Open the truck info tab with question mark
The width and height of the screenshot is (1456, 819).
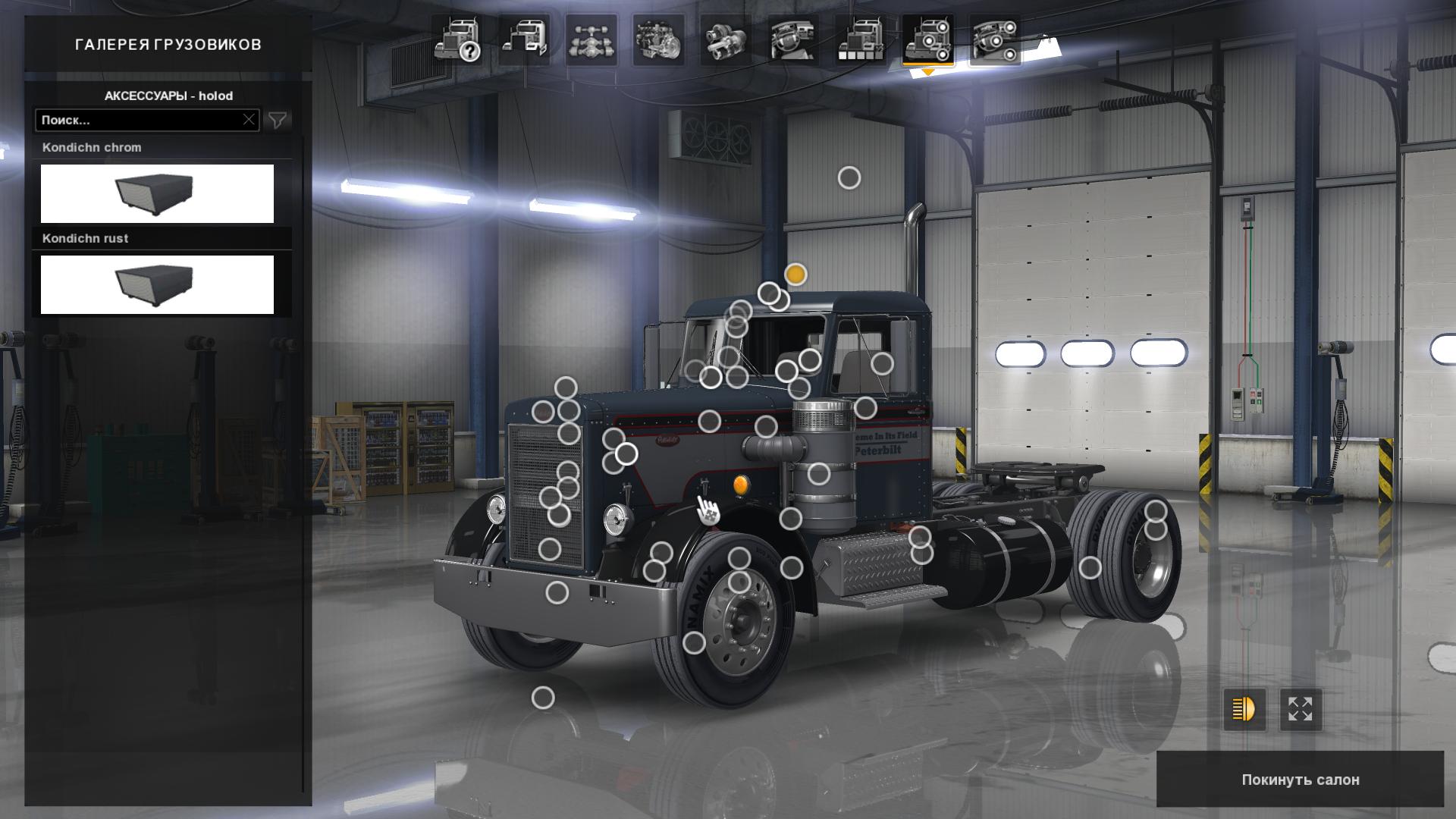(457, 40)
